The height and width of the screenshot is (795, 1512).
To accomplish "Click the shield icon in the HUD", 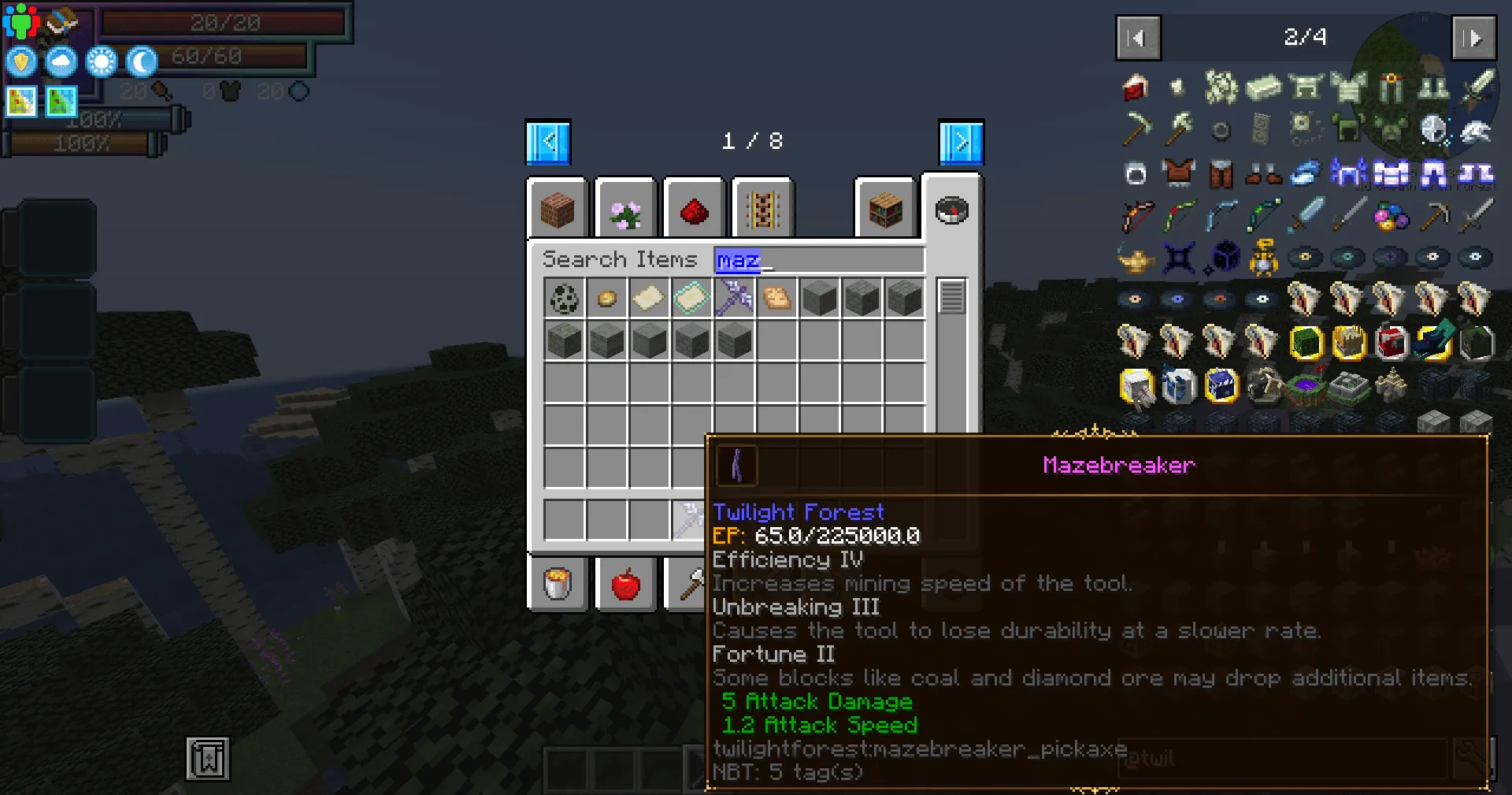I will 20,61.
